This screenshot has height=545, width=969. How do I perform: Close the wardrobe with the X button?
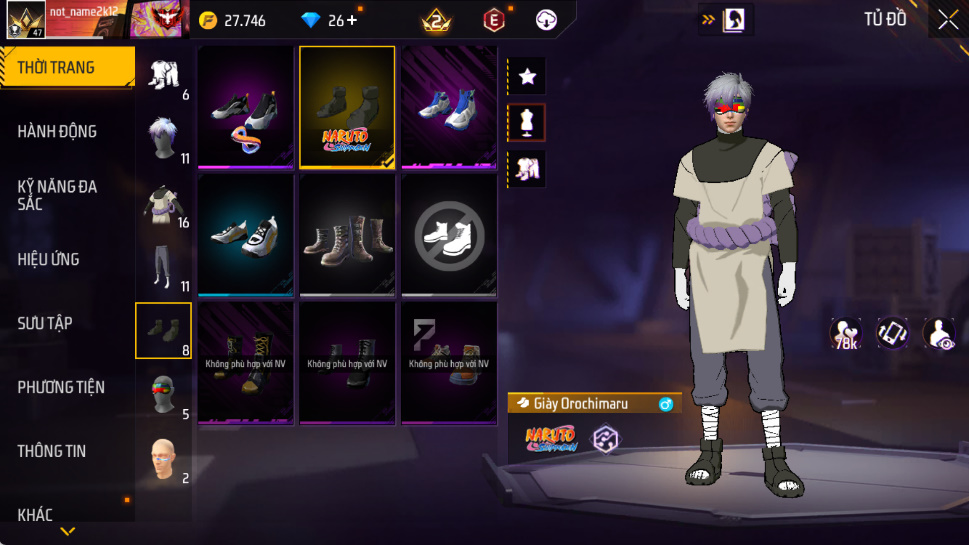(x=947, y=20)
